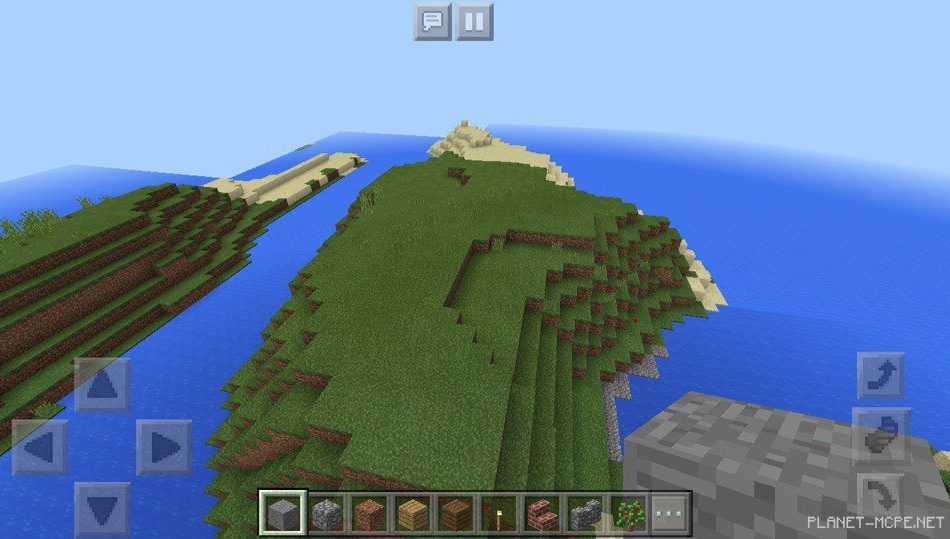Choose the torch in the hotbar

click(498, 514)
